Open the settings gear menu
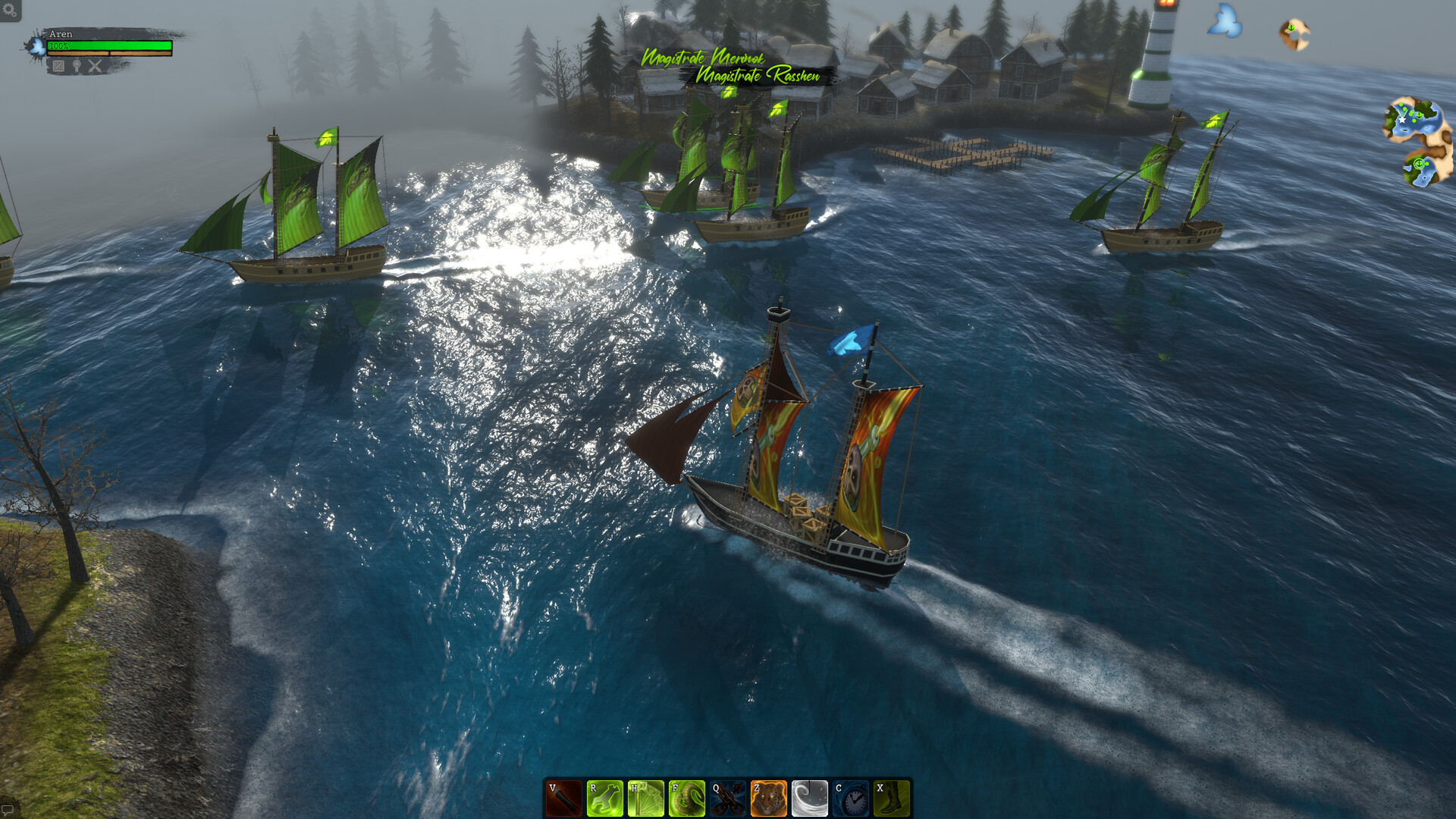The height and width of the screenshot is (819, 1456). [x=10, y=10]
